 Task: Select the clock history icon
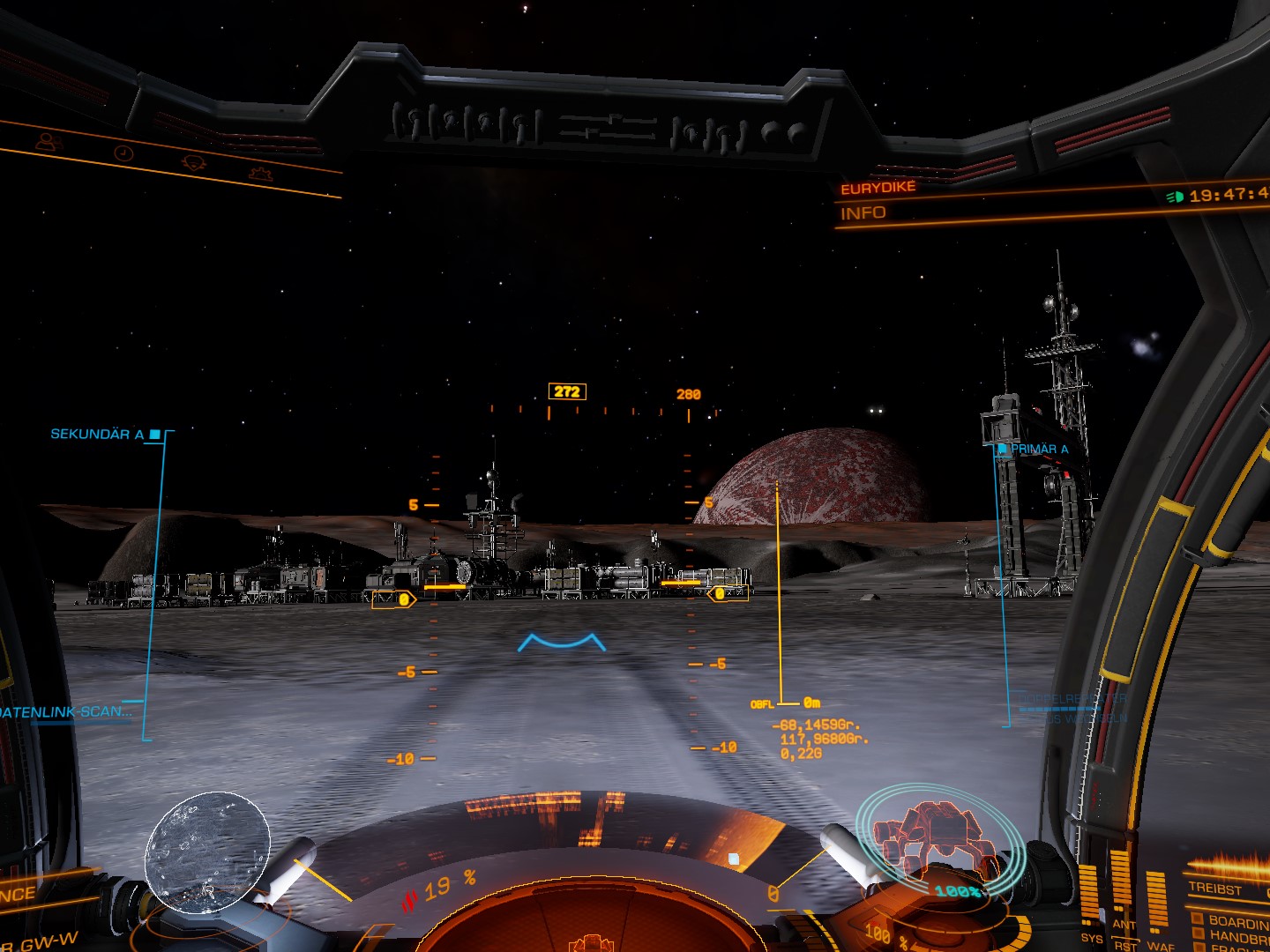tap(123, 152)
